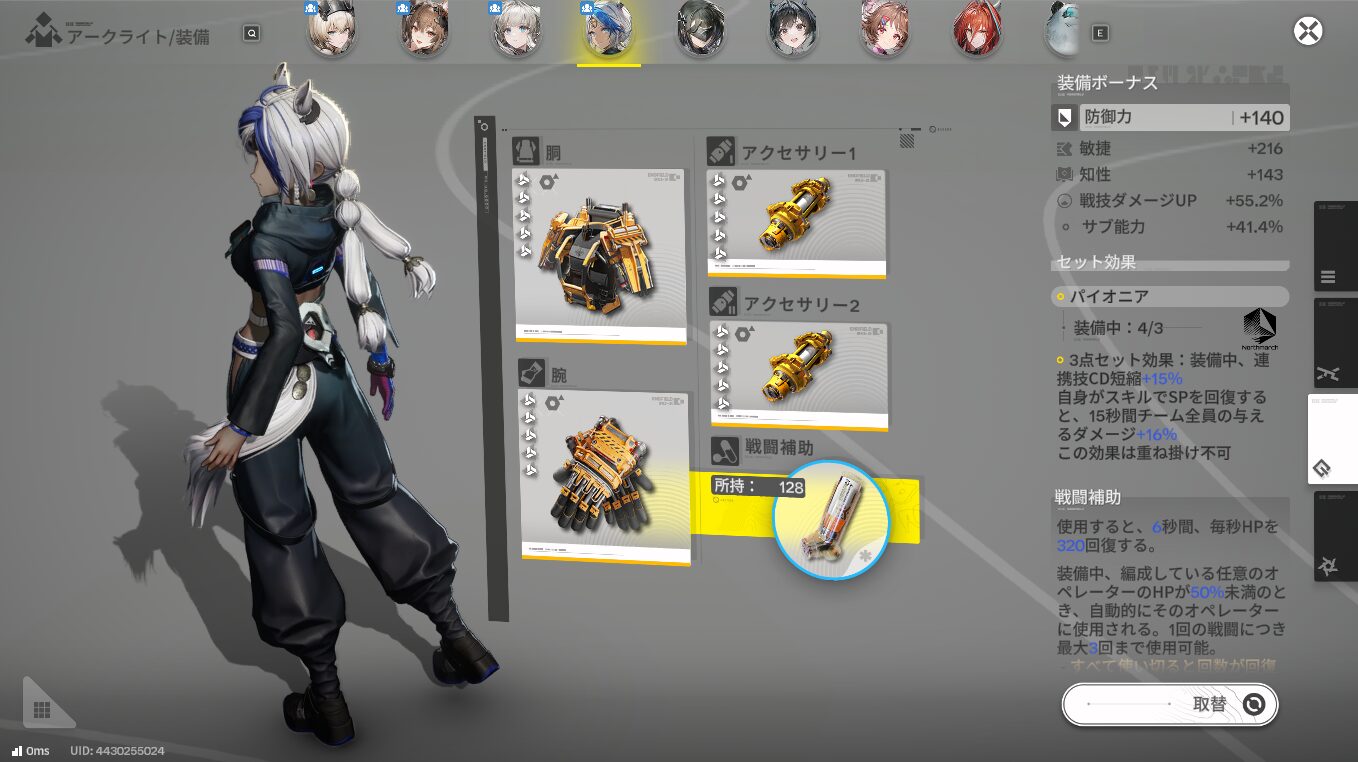Open the アクセサリー1 accessory slot

(x=796, y=222)
